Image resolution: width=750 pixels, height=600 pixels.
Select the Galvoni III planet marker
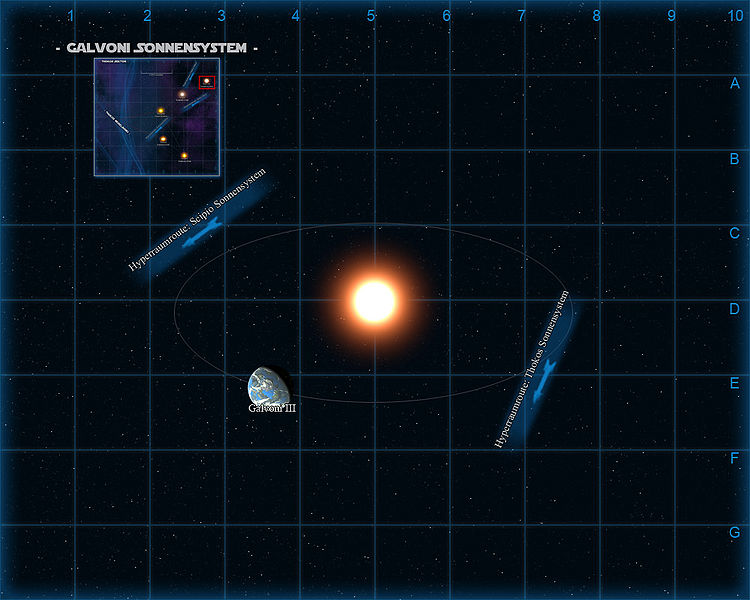tap(269, 388)
